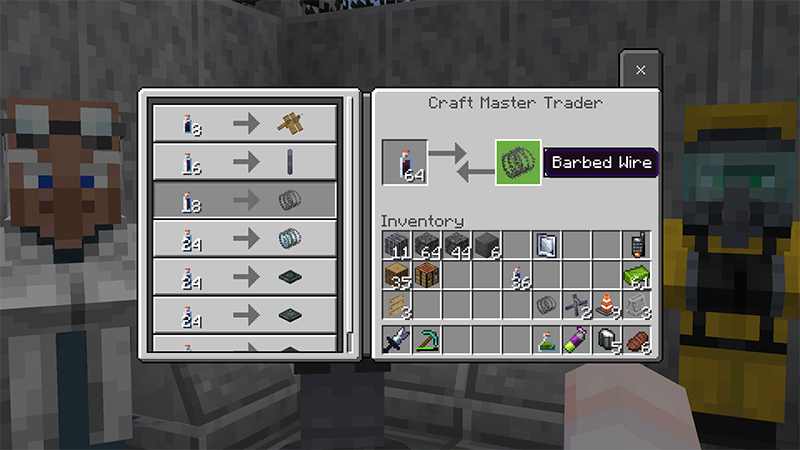The width and height of the screenshot is (800, 450).
Task: Select the wooden barricade trade offer
Action: 244,124
